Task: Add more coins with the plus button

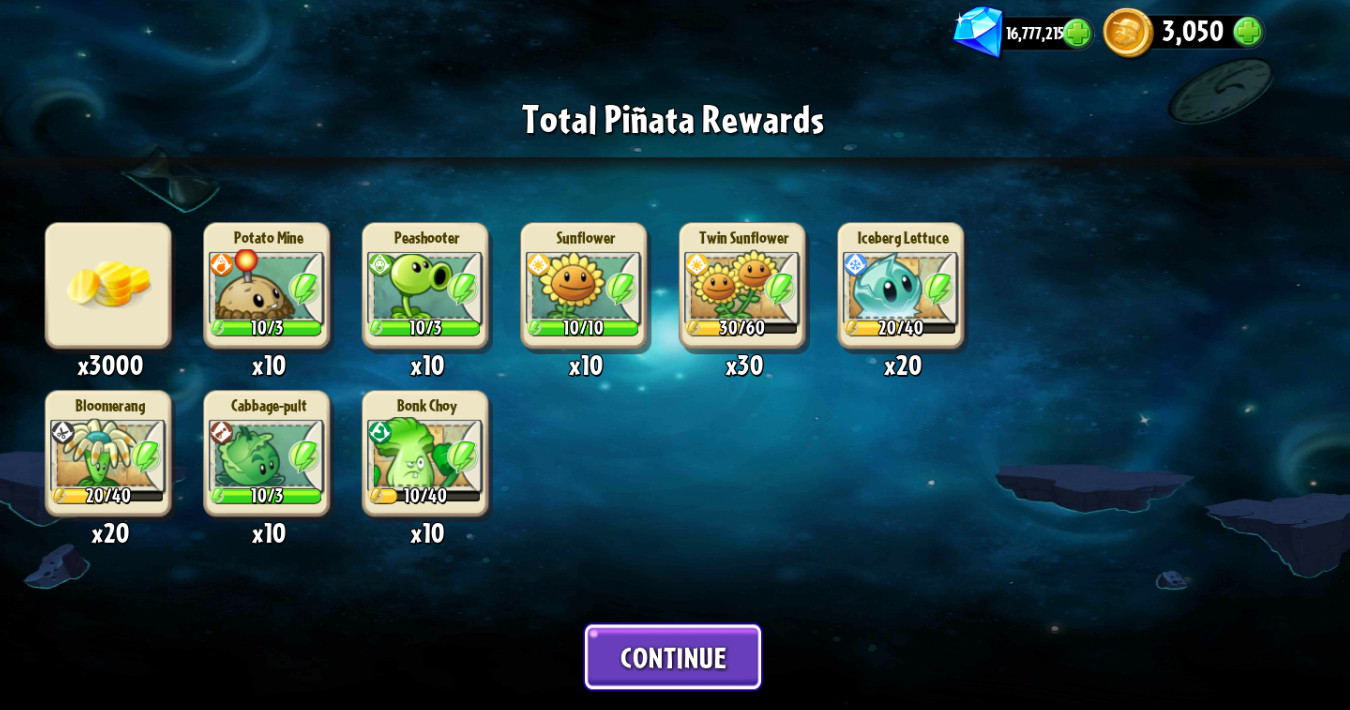Action: click(x=1246, y=32)
